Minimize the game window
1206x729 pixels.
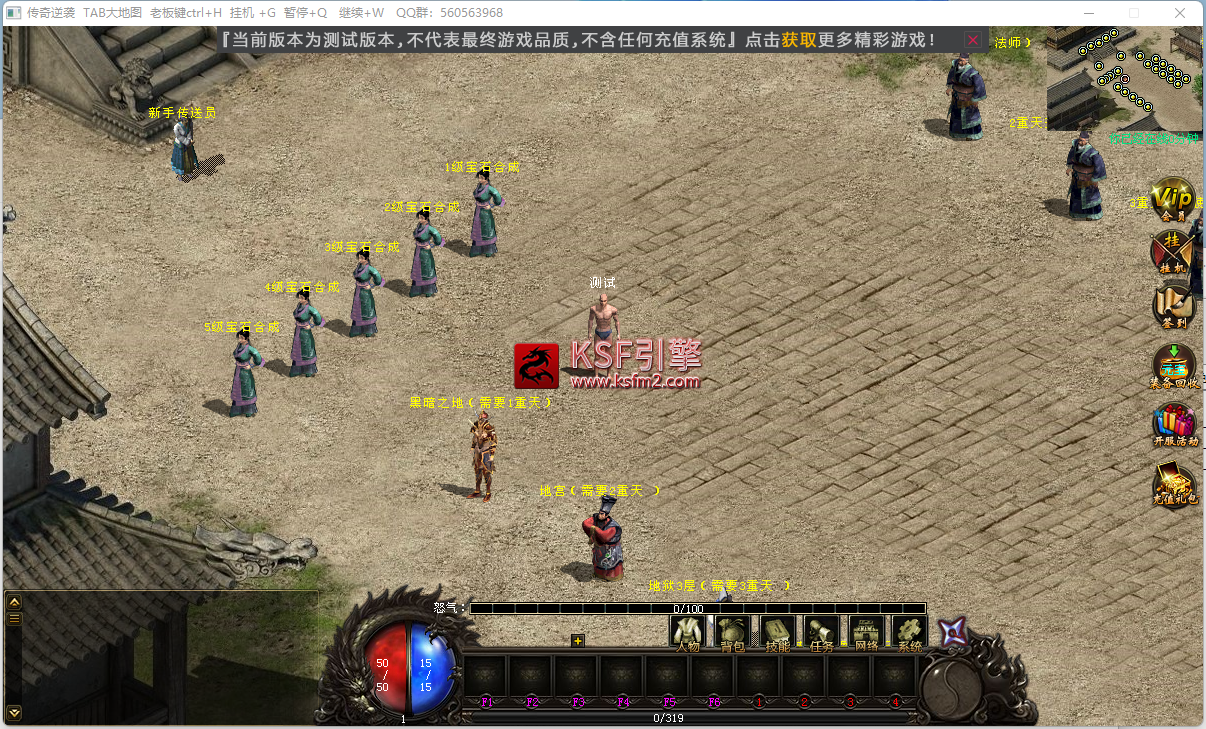click(x=1087, y=13)
